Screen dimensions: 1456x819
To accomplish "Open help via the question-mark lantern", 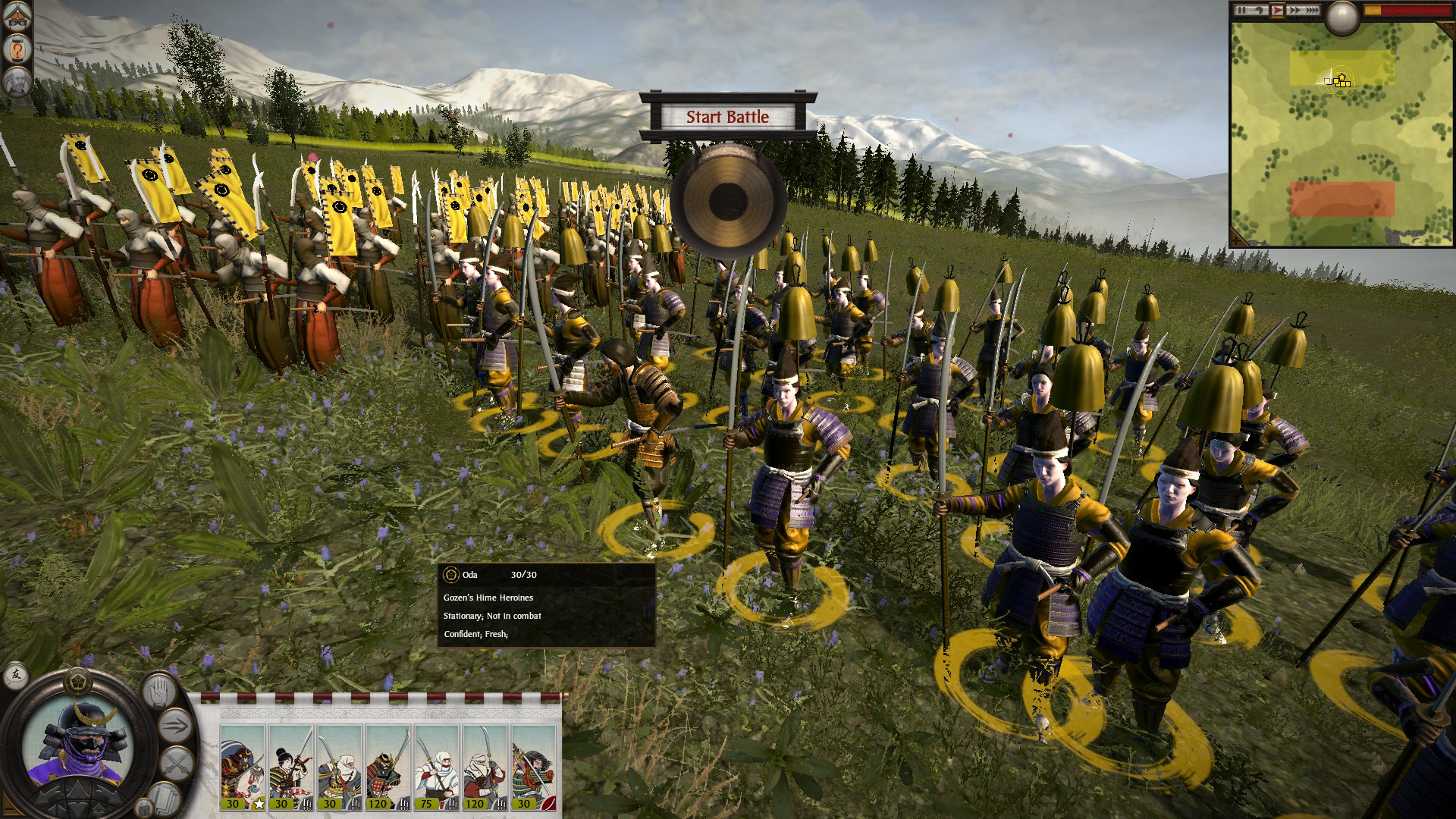I will click(x=17, y=49).
